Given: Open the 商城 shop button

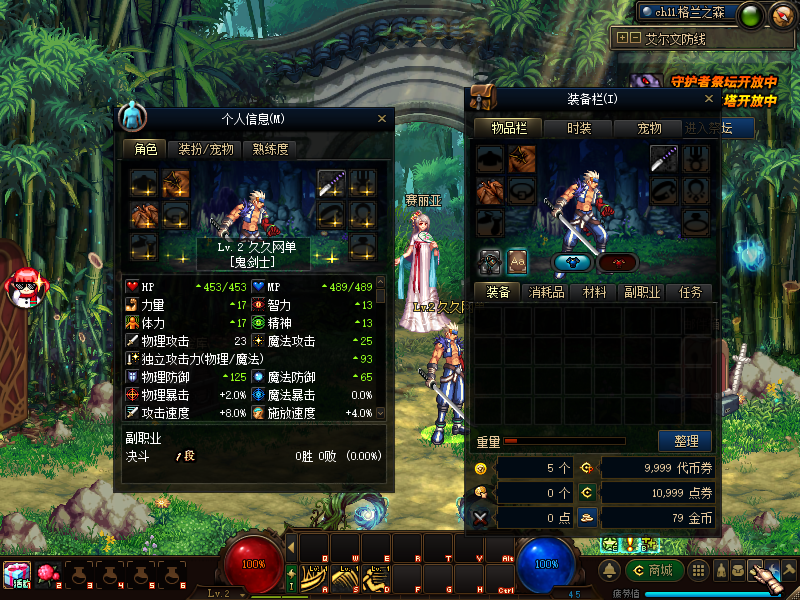Looking at the screenshot, I should click(655, 570).
